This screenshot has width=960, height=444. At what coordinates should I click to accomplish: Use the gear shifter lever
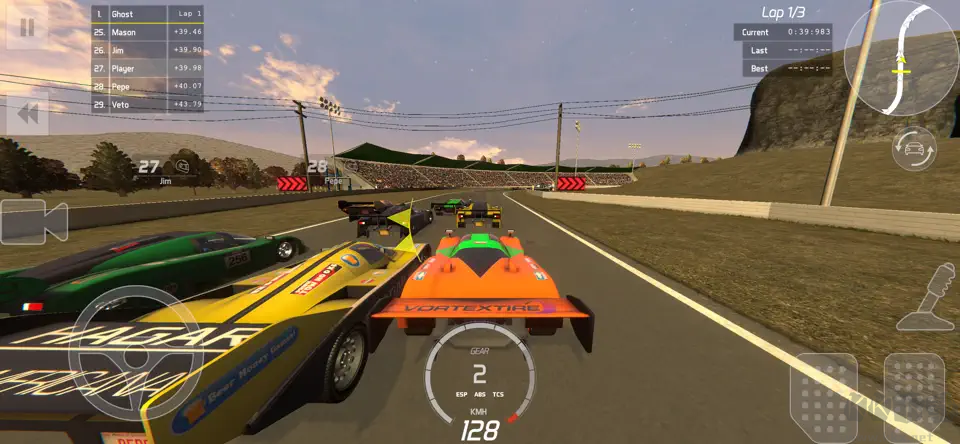(x=928, y=298)
